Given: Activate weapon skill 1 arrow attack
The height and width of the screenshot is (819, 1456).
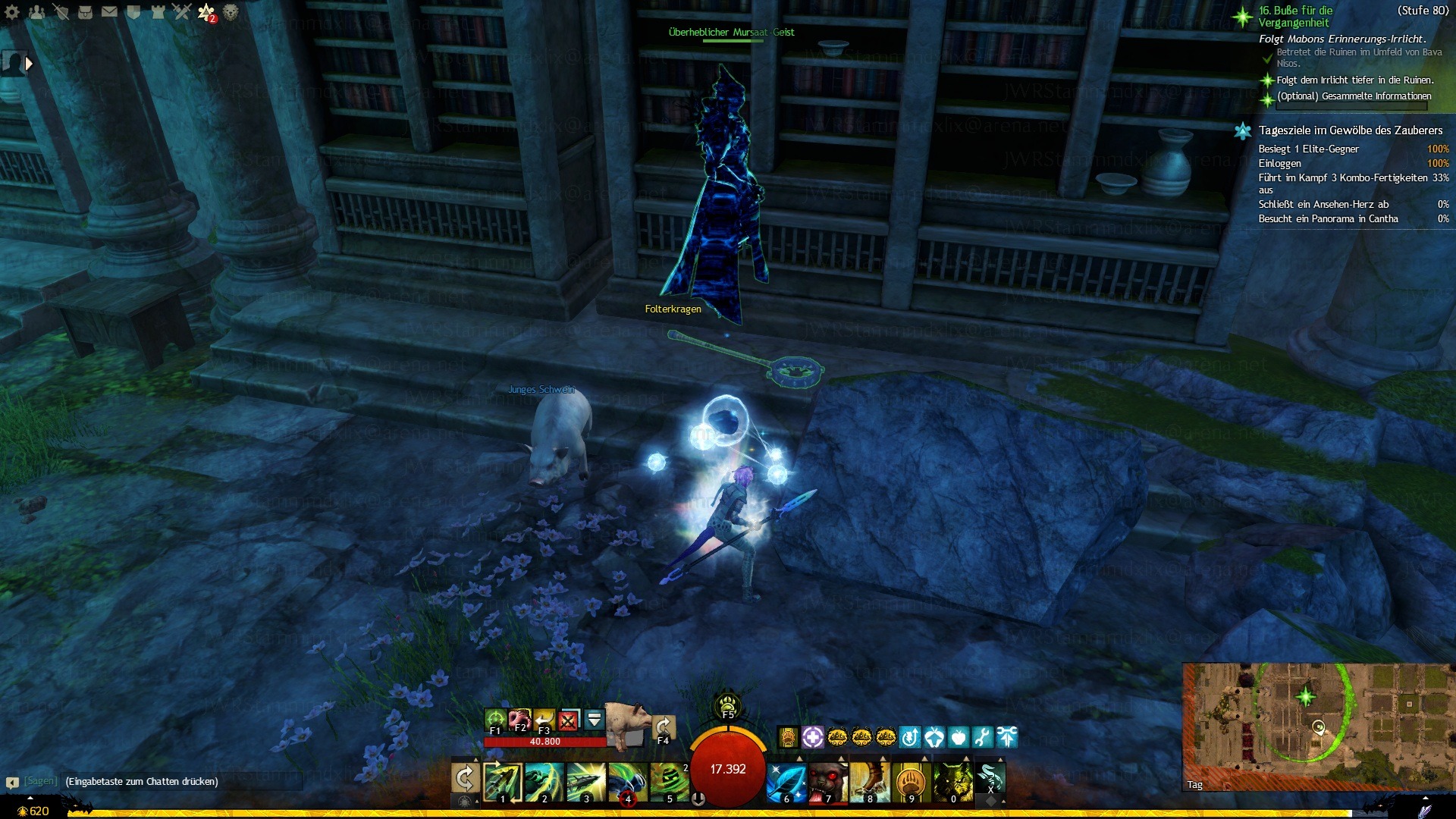Looking at the screenshot, I should click(503, 781).
